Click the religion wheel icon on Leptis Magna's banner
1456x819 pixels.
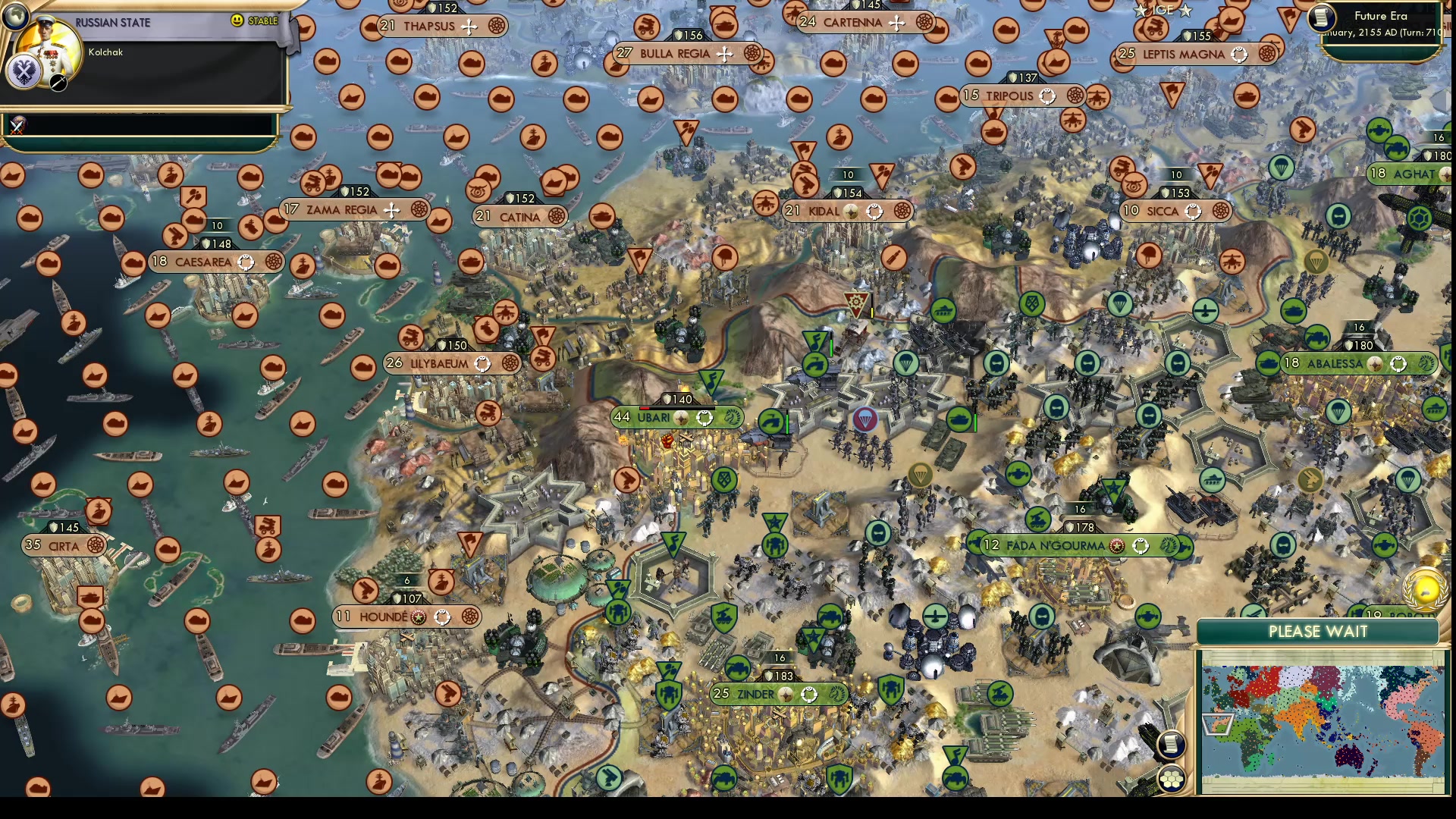pyautogui.click(x=1240, y=54)
